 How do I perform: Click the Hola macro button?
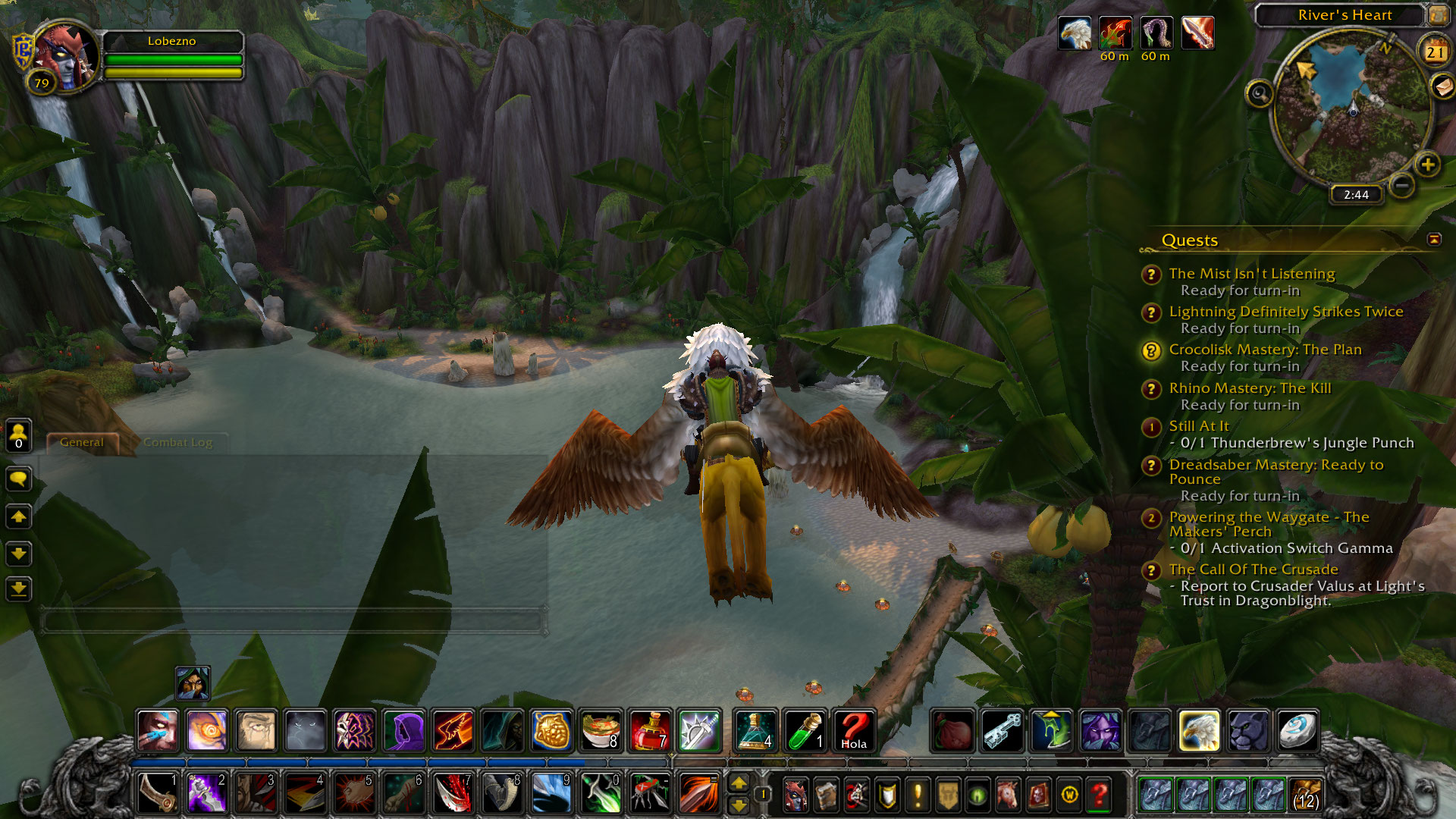[853, 731]
